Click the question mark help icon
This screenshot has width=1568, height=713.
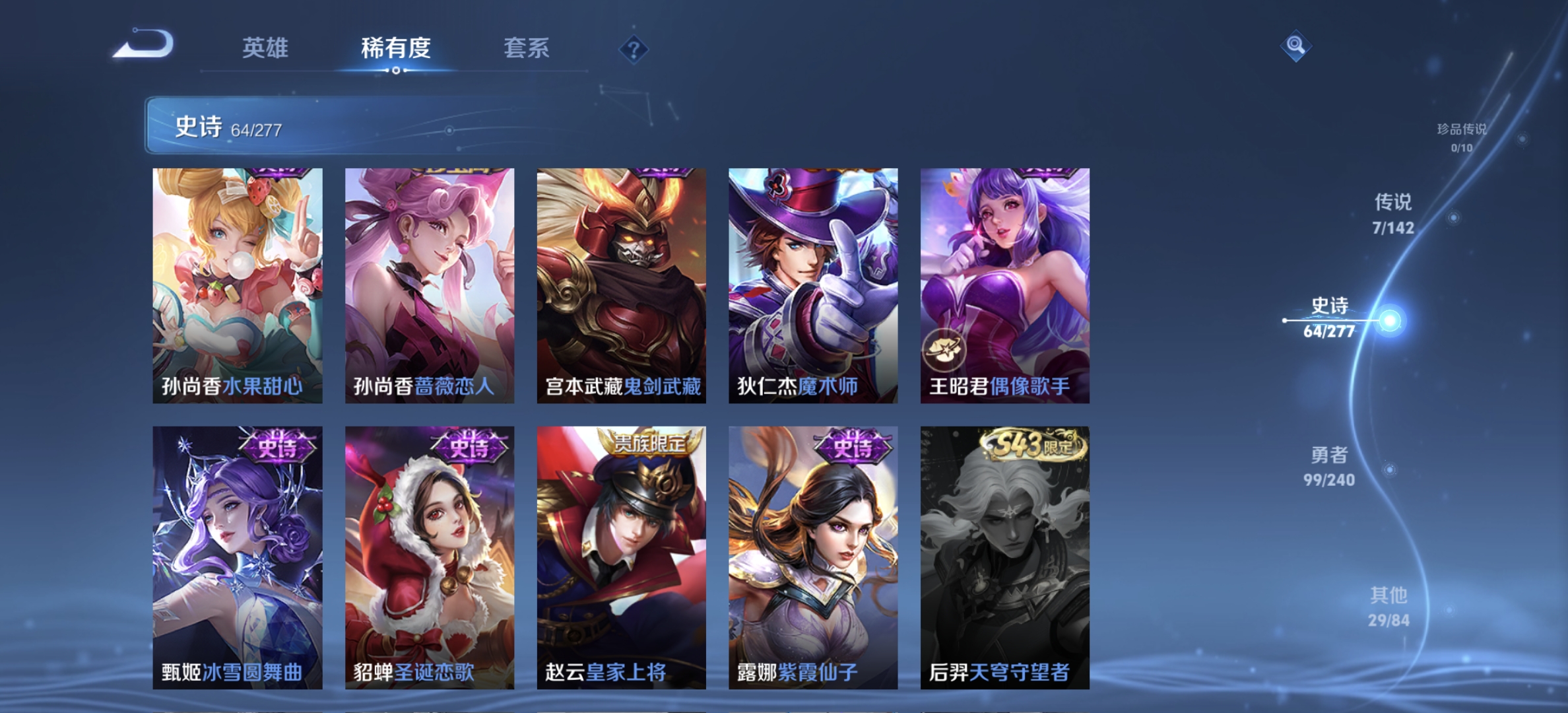[x=632, y=50]
